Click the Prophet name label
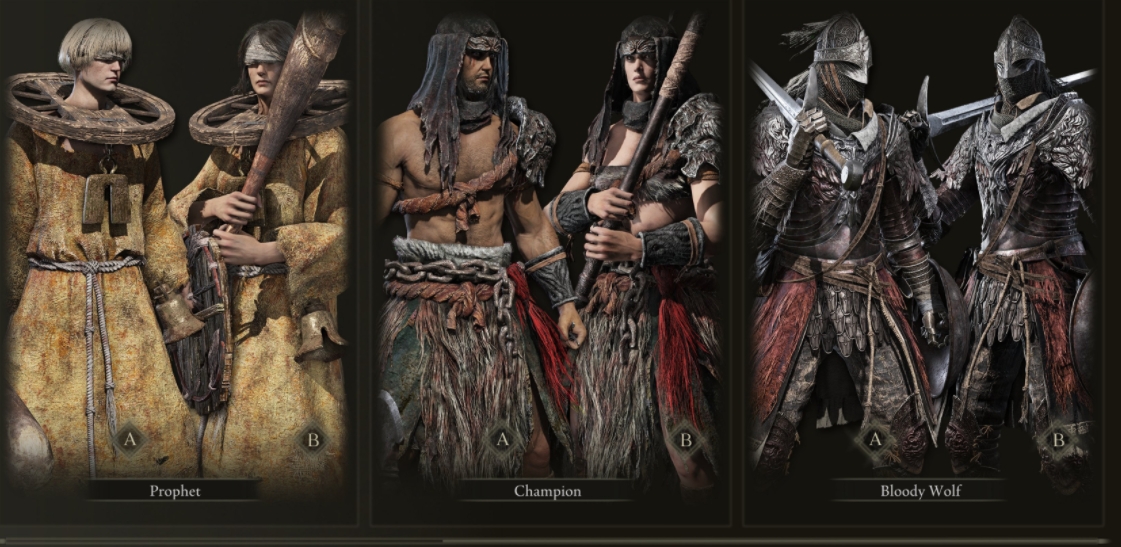This screenshot has height=547, width=1121. [x=176, y=491]
